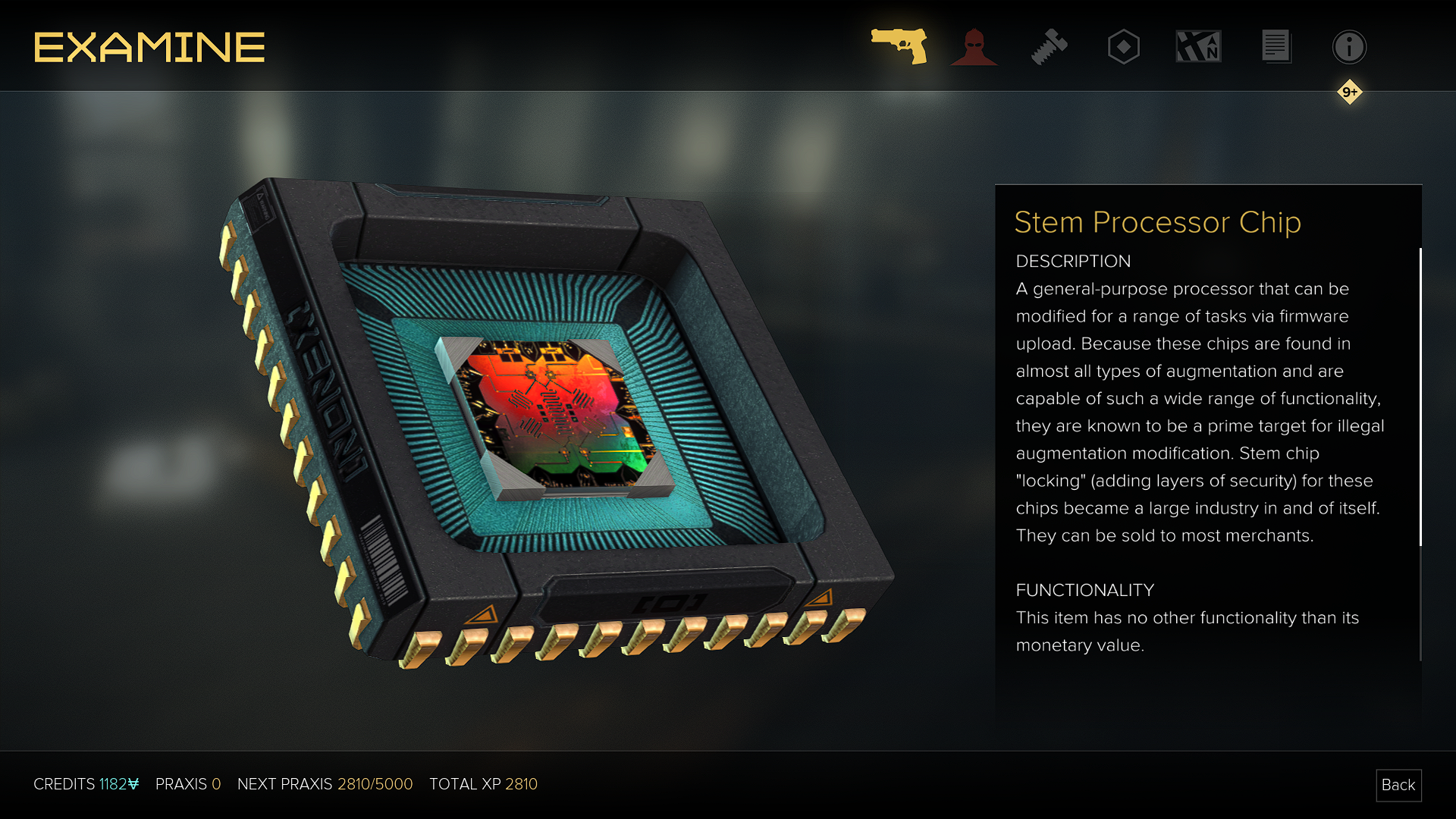
Task: Select the hexagon diamond tab
Action: coord(1123,47)
